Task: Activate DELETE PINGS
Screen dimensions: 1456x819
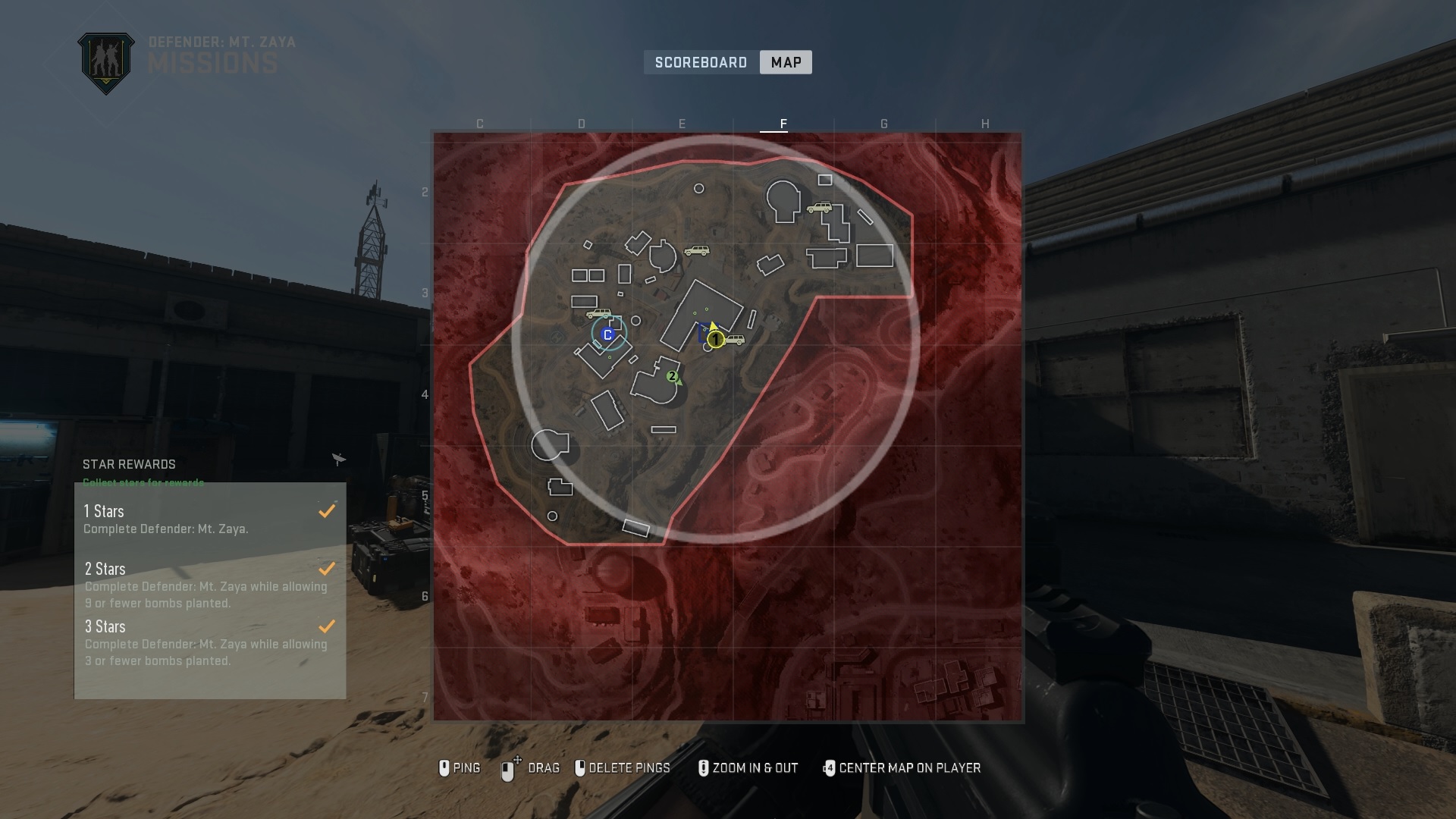Action: 623,767
